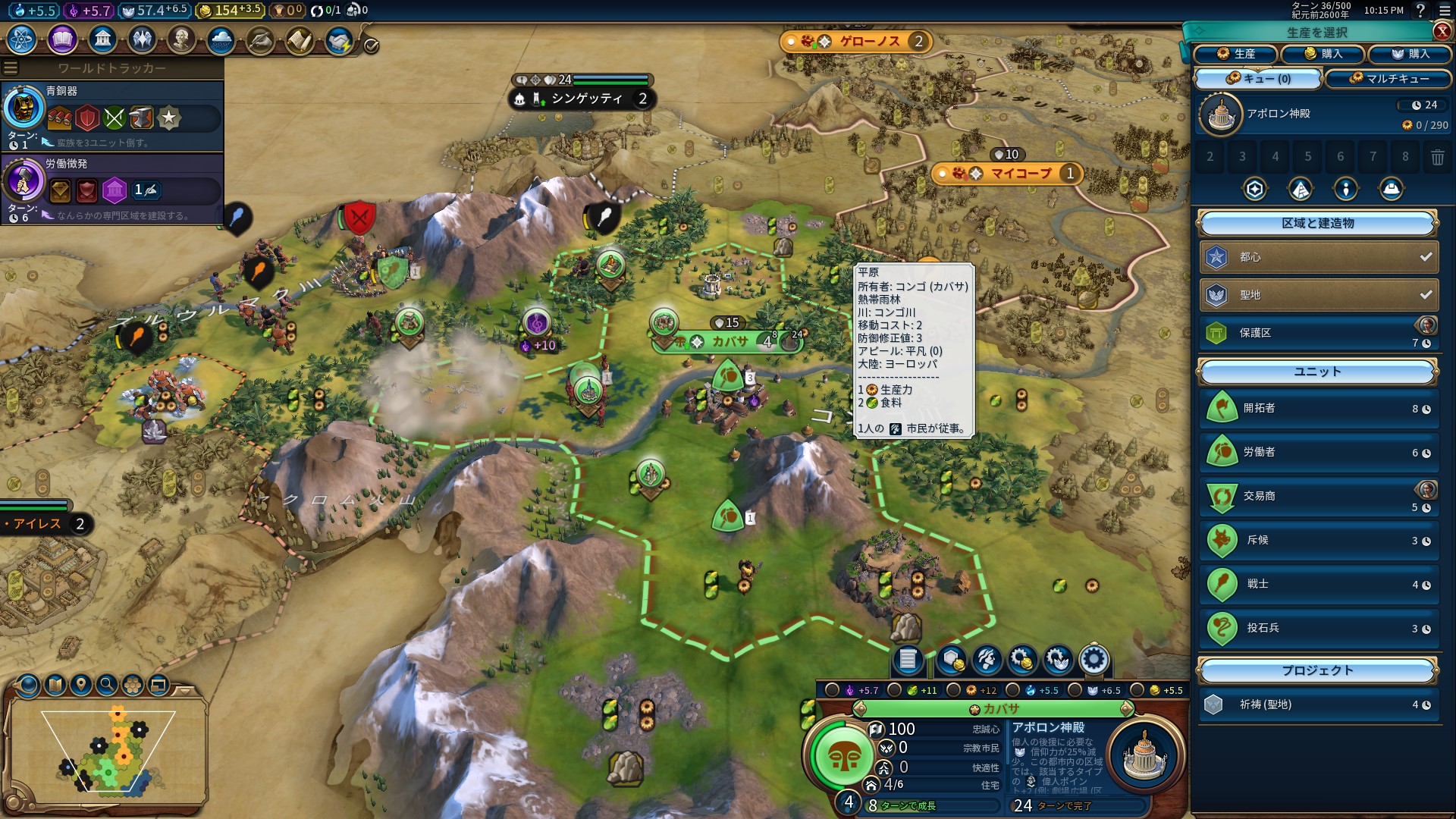Produce a 労働者 builder unit

click(x=1318, y=452)
